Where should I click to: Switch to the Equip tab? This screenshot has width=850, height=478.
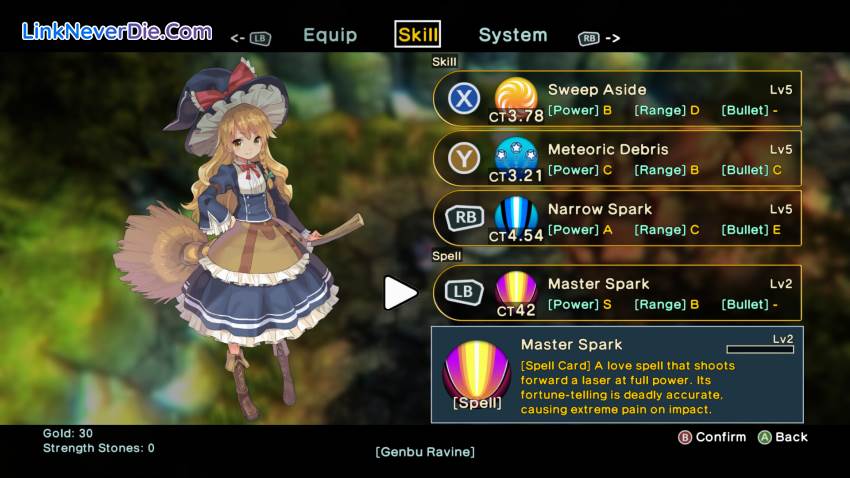(x=330, y=35)
